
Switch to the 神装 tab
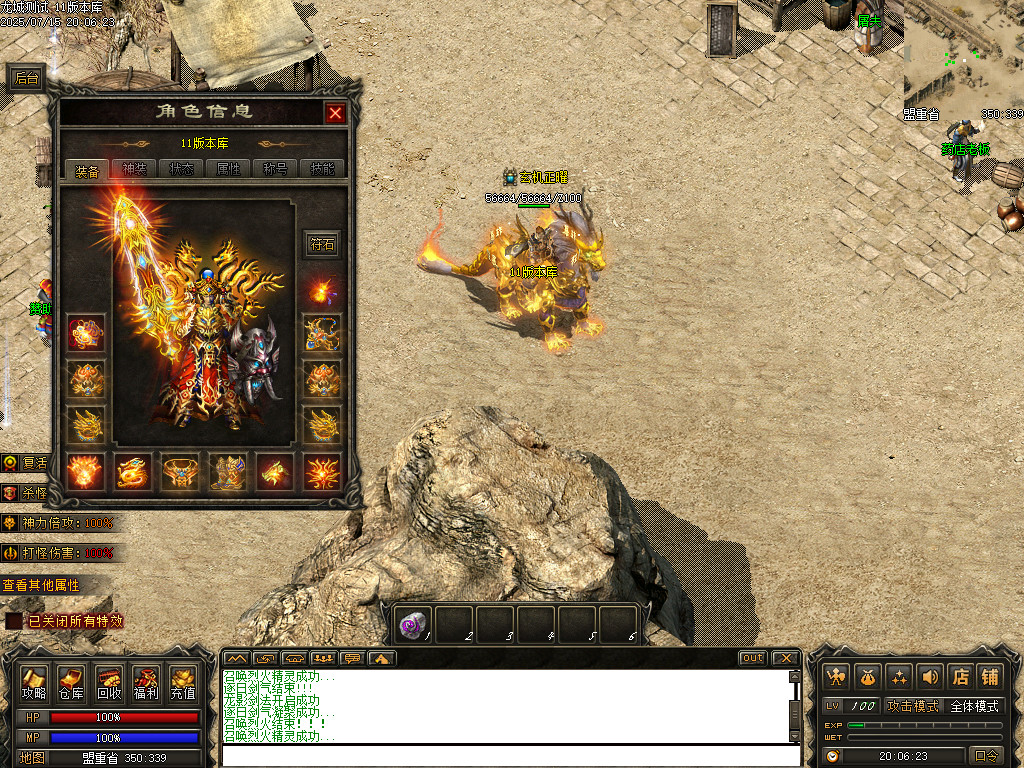134,169
